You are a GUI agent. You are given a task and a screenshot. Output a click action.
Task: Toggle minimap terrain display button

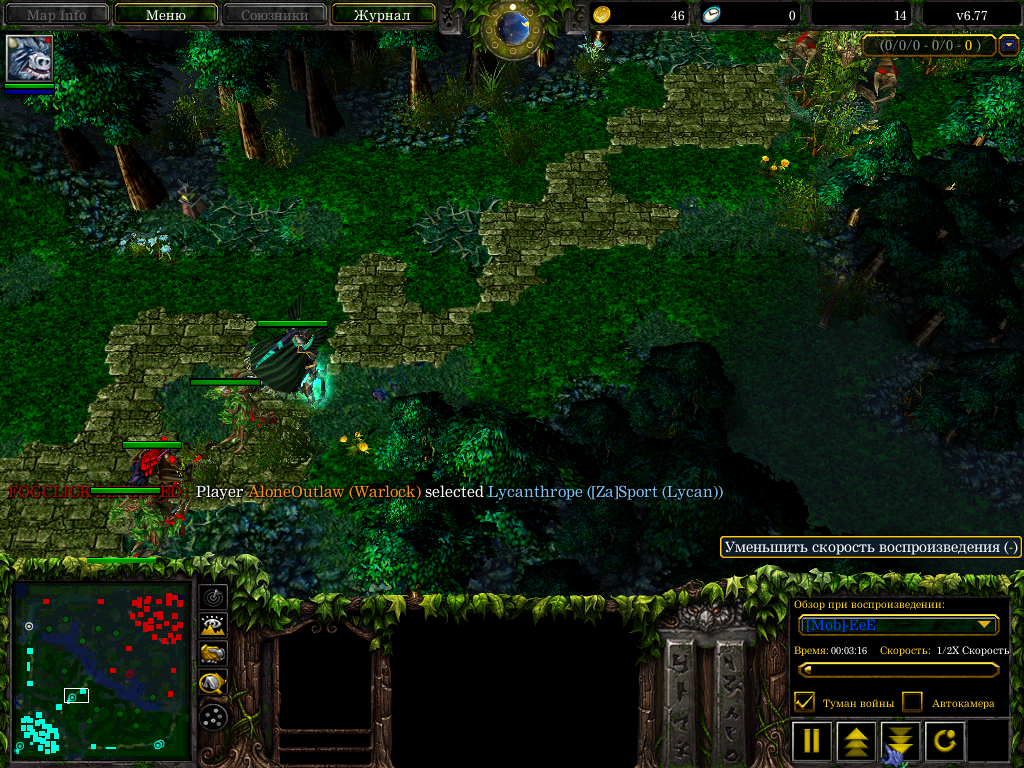213,626
